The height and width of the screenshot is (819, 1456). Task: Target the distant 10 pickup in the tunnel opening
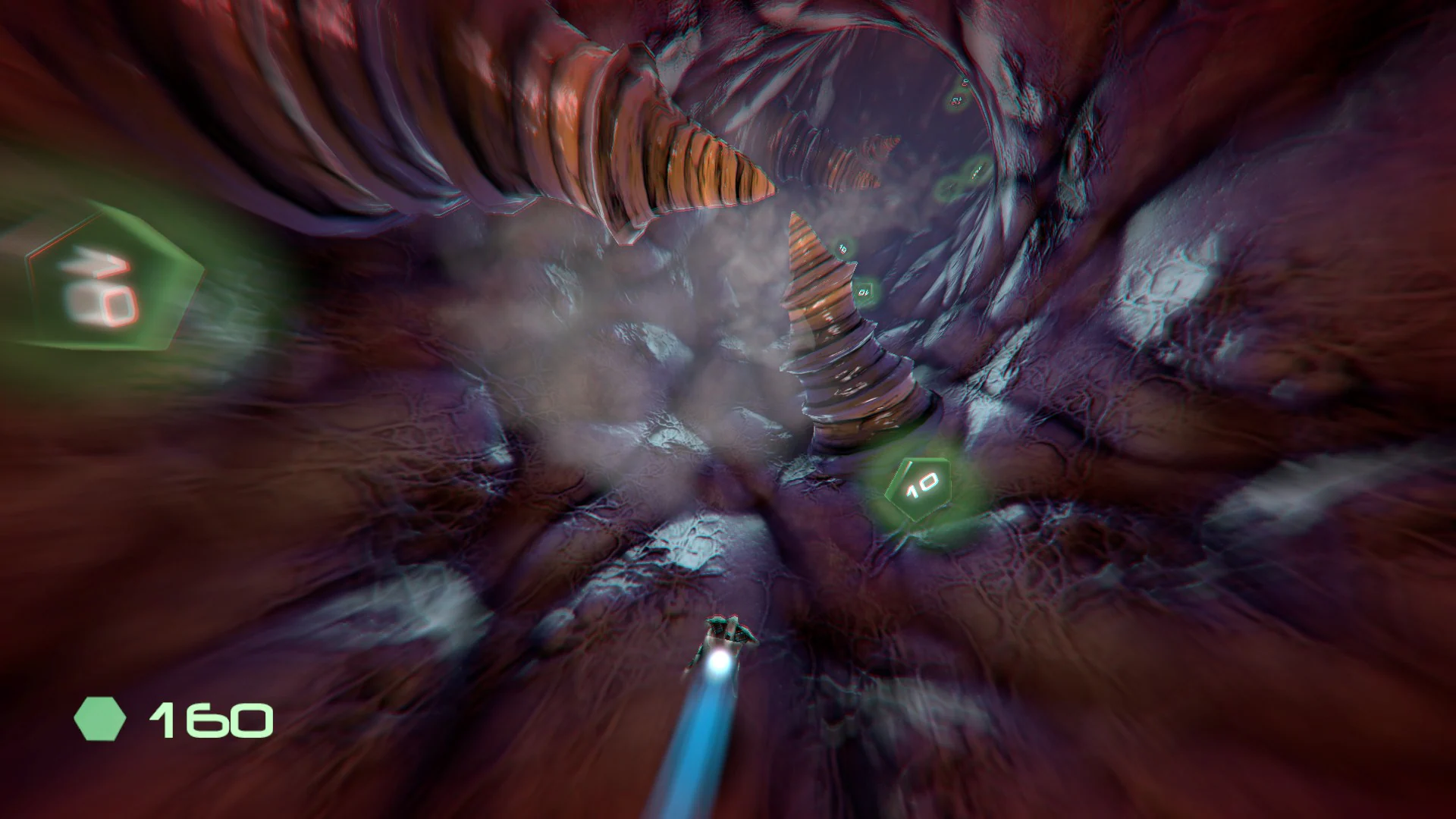[958, 99]
